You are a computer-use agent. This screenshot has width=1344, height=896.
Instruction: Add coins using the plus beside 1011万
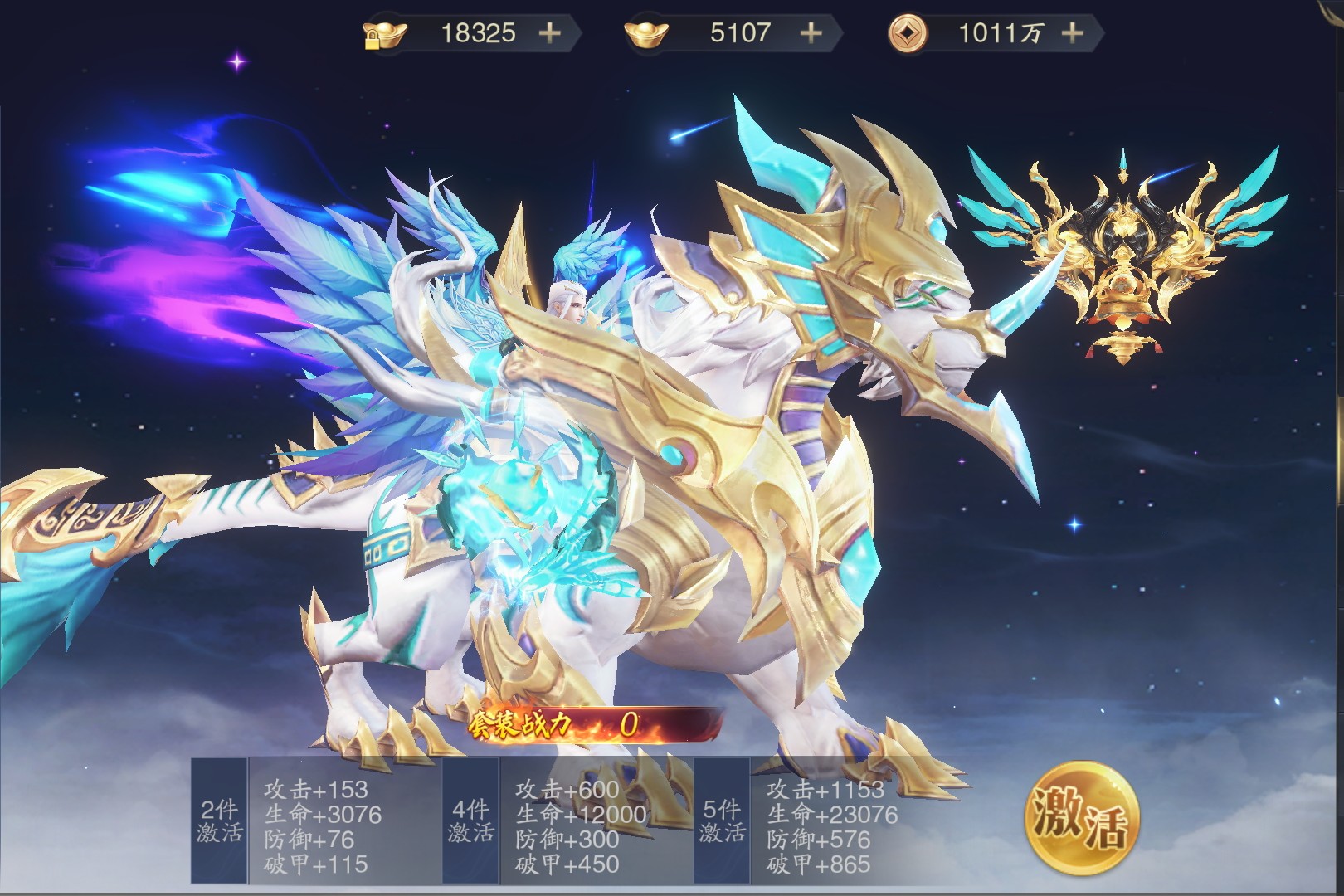pyautogui.click(x=1072, y=33)
